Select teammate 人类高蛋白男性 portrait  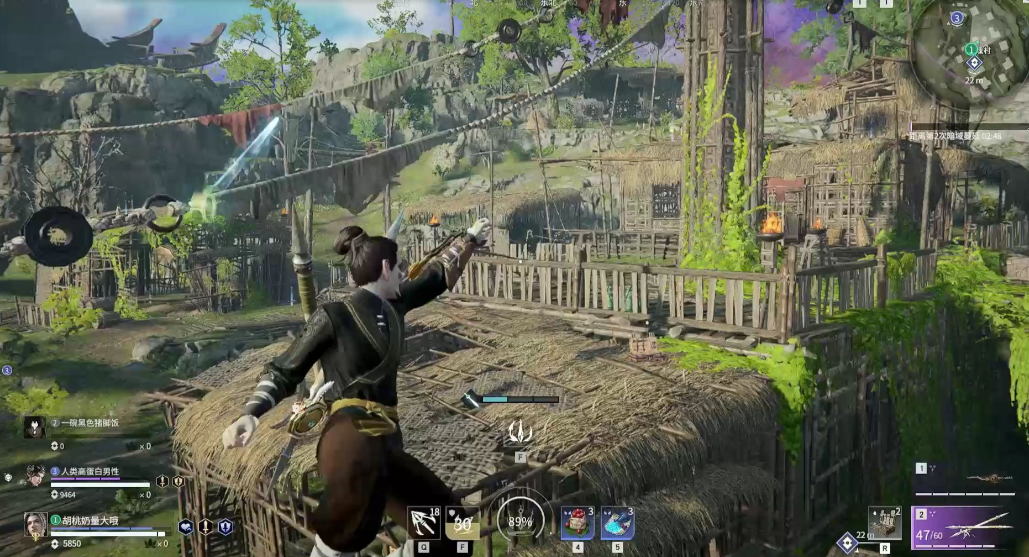pos(36,476)
